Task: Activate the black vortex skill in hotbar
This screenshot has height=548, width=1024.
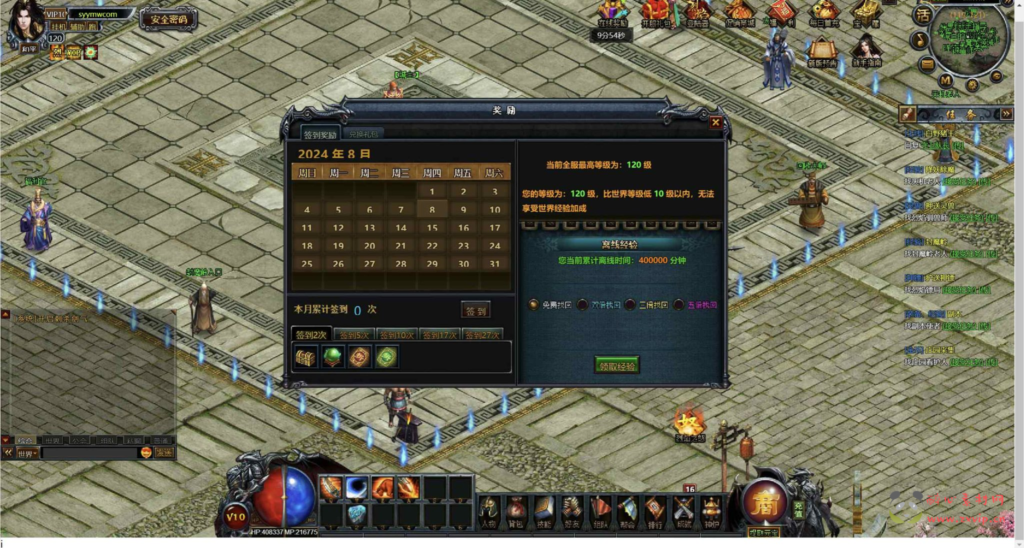Action: click(x=357, y=488)
